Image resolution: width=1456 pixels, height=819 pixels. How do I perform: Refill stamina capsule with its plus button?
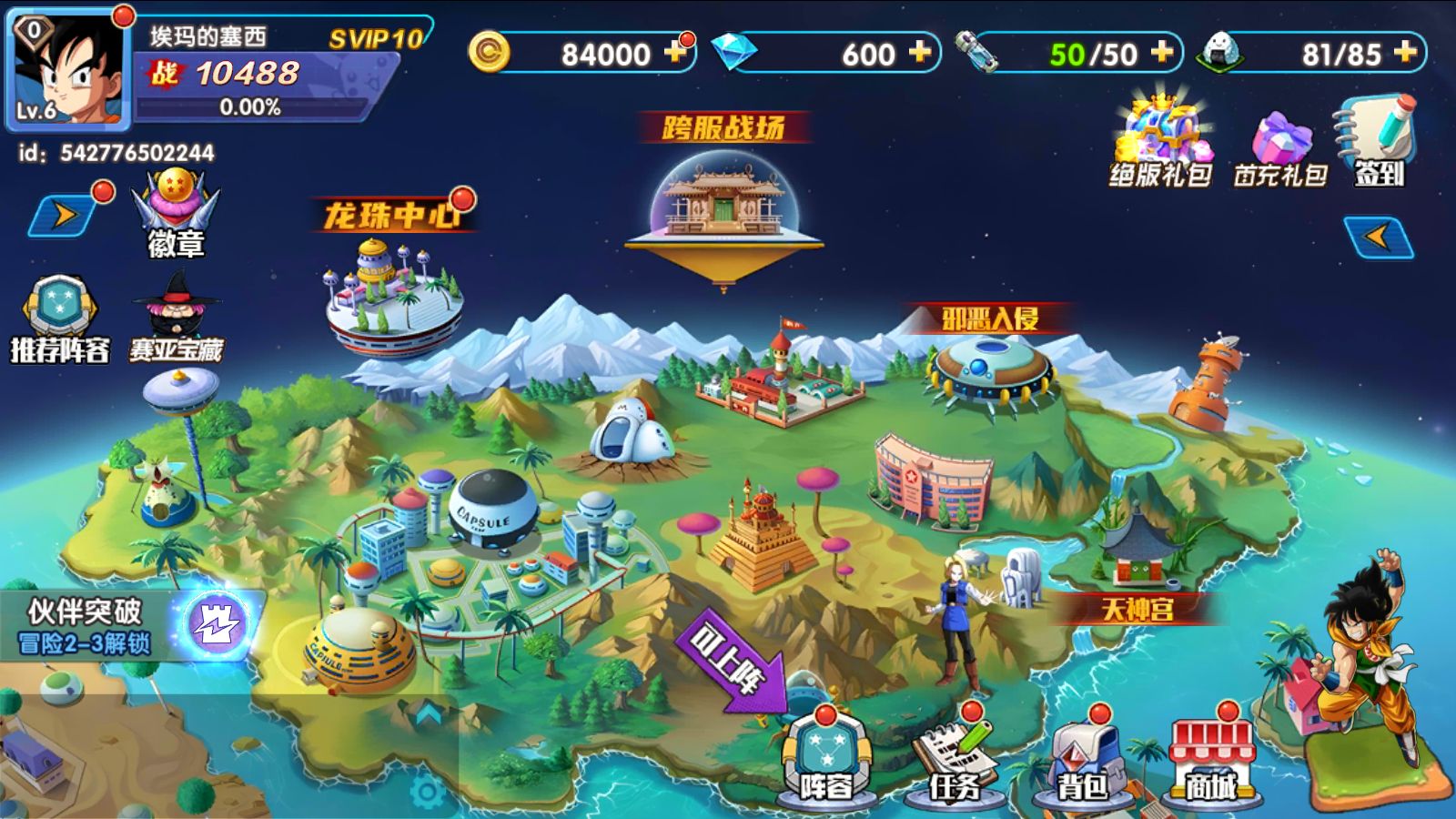tap(1161, 53)
